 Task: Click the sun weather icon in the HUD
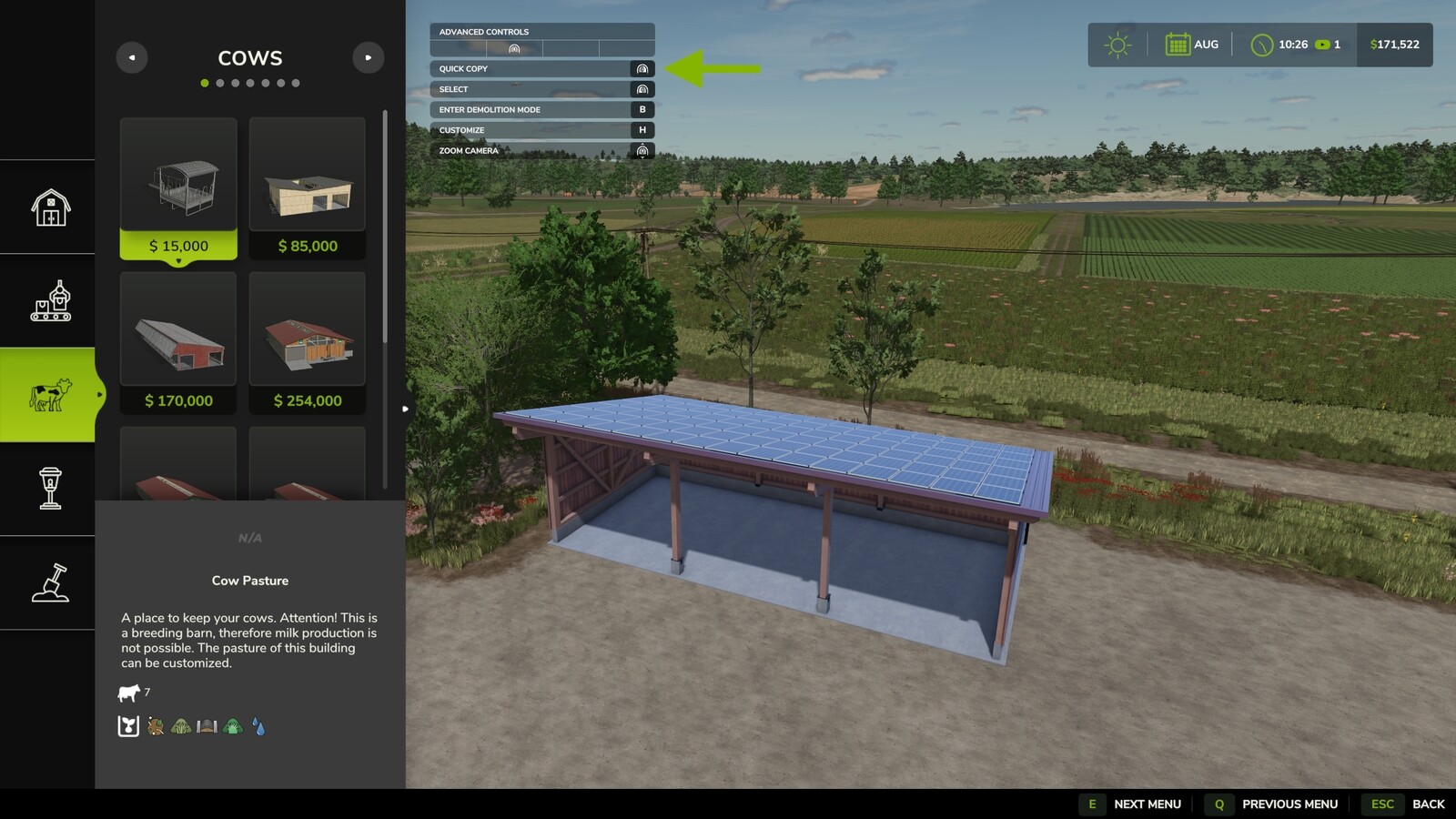(x=1116, y=43)
